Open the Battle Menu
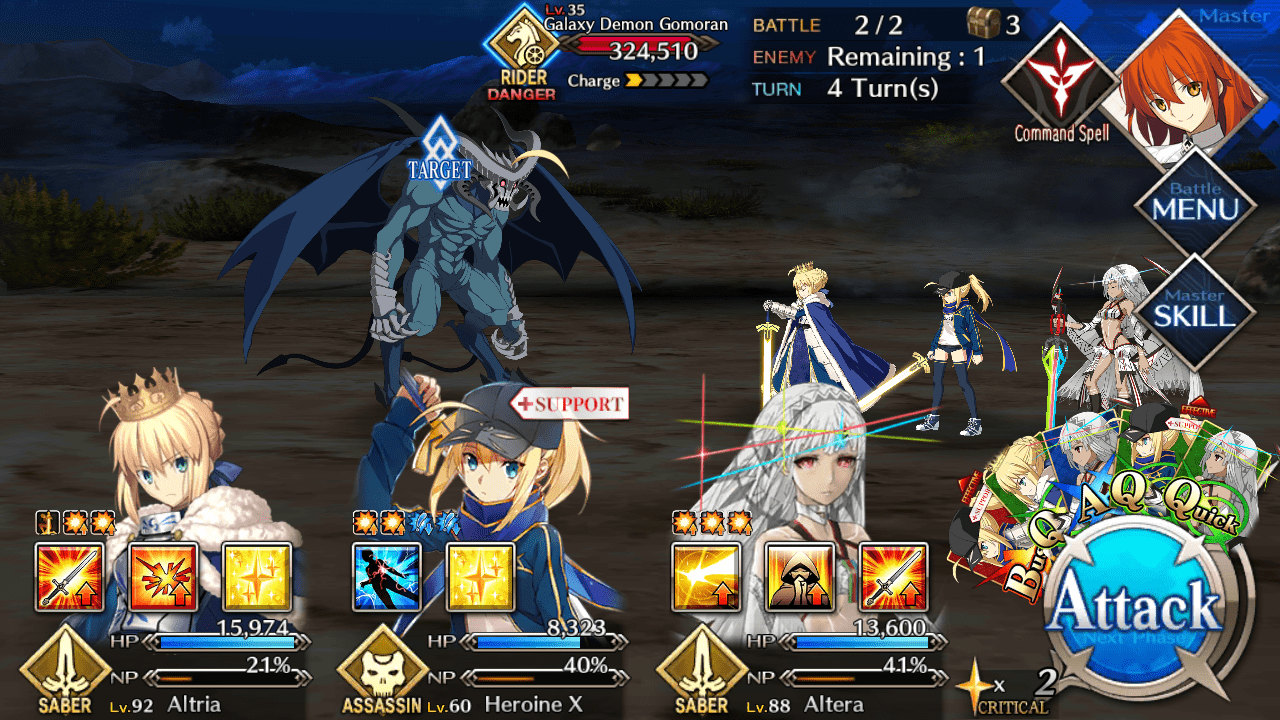Viewport: 1280px width, 720px height. pyautogui.click(x=1195, y=206)
